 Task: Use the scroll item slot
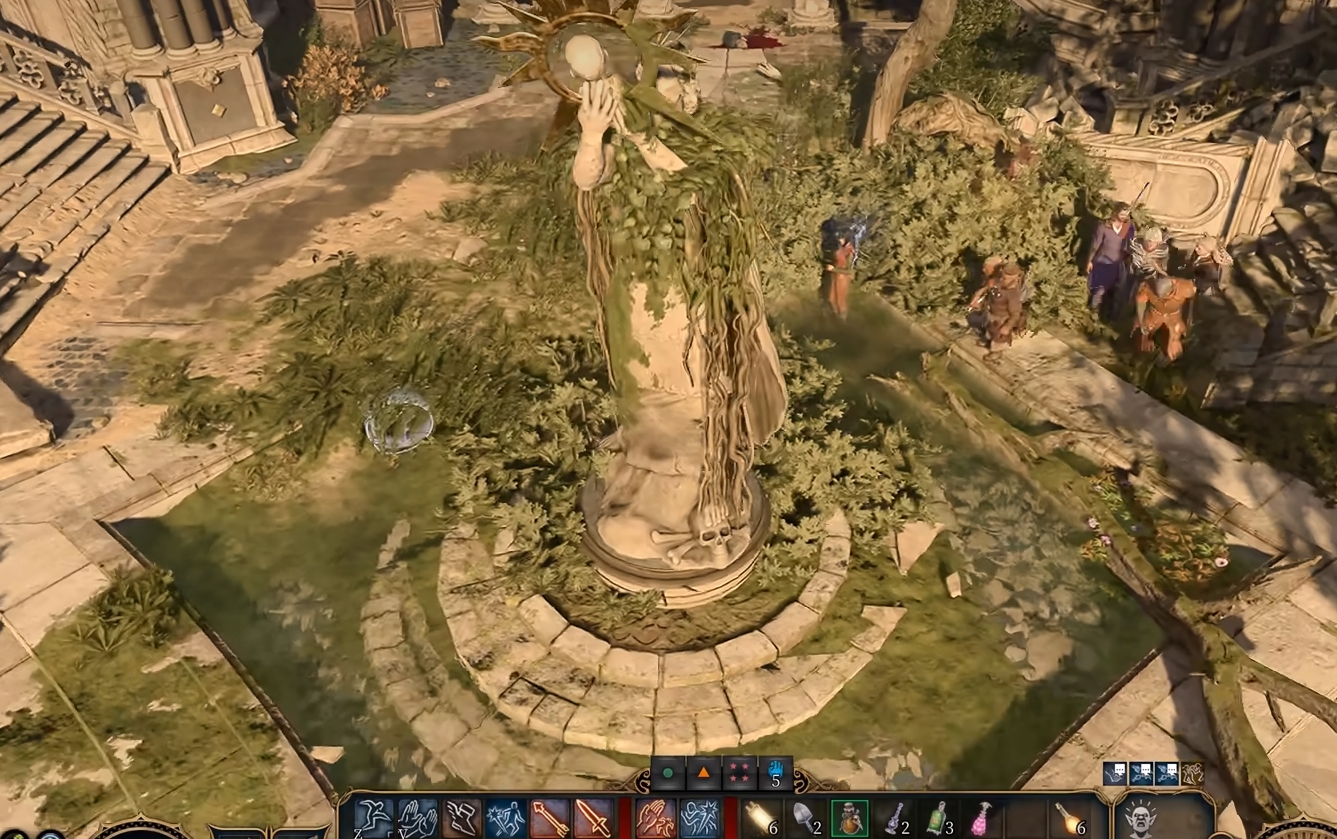pos(762,819)
